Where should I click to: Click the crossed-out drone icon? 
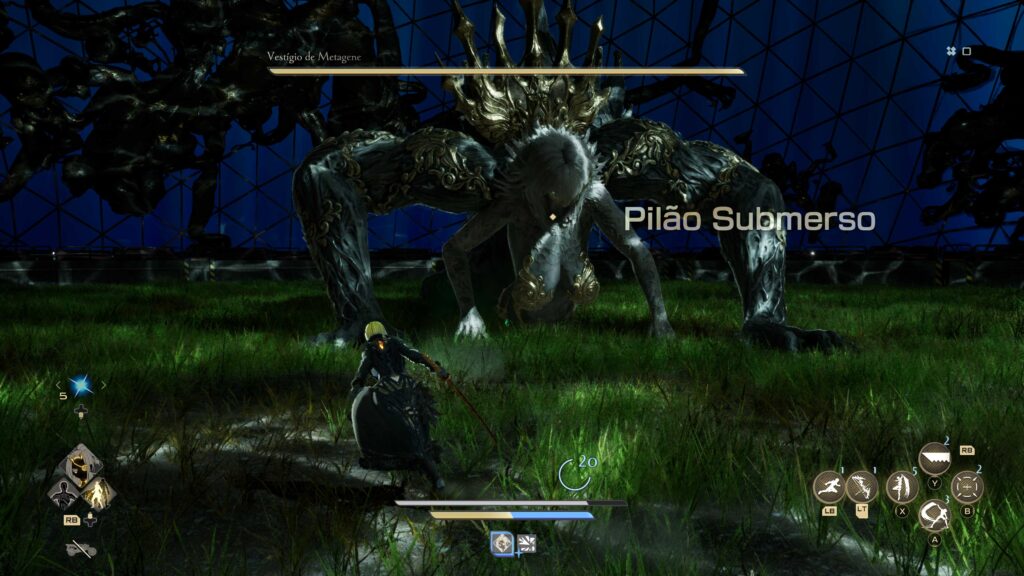pyautogui.click(x=79, y=548)
